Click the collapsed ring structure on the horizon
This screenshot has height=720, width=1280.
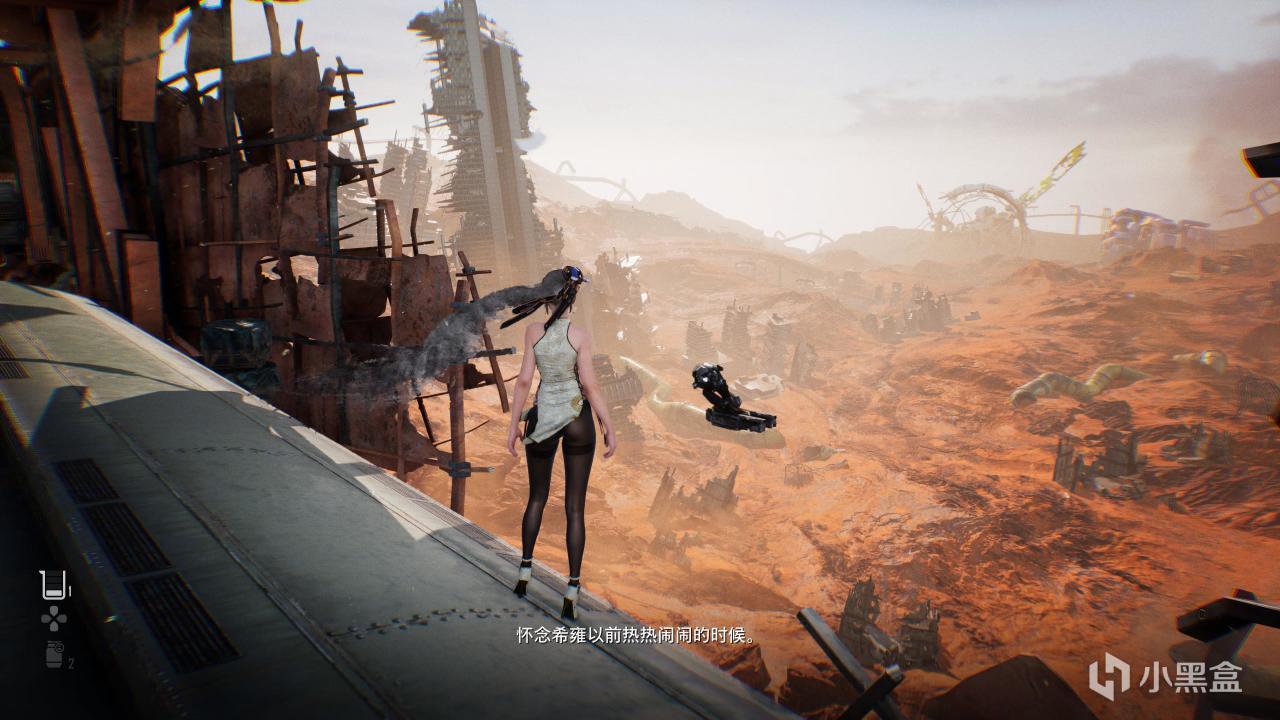coord(980,210)
